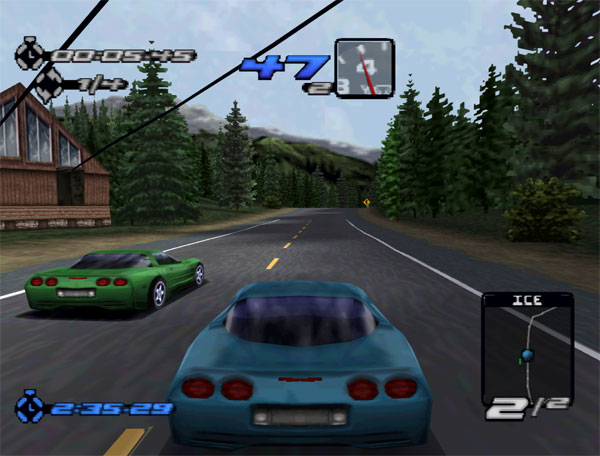Image resolution: width=600 pixels, height=456 pixels.
Task: Click the tachometer gauge
Action: [x=364, y=68]
